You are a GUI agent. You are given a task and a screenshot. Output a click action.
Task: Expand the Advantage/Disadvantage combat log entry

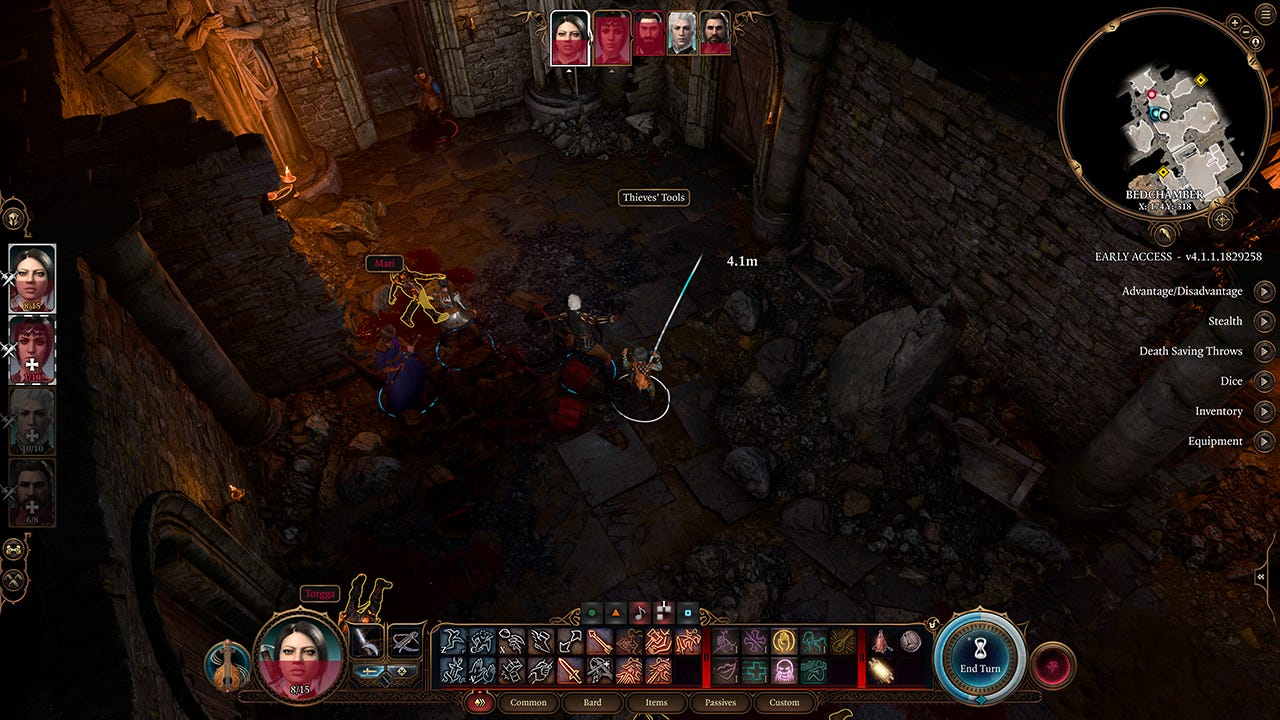1266,291
